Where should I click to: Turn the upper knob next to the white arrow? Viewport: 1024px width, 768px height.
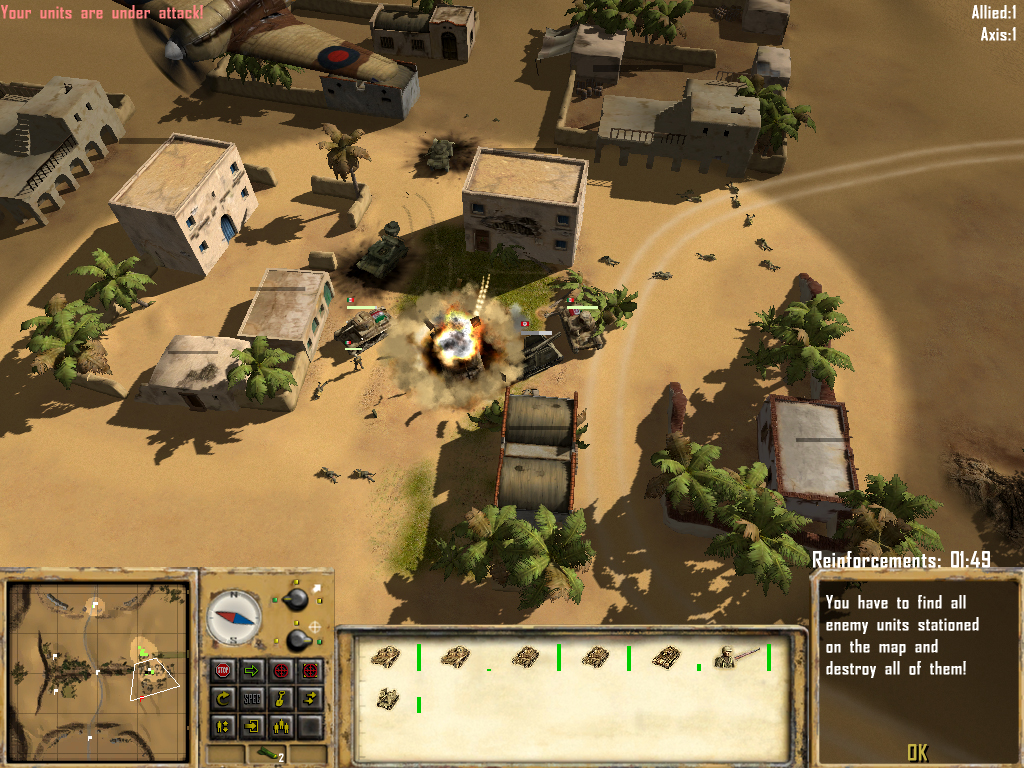[296, 599]
